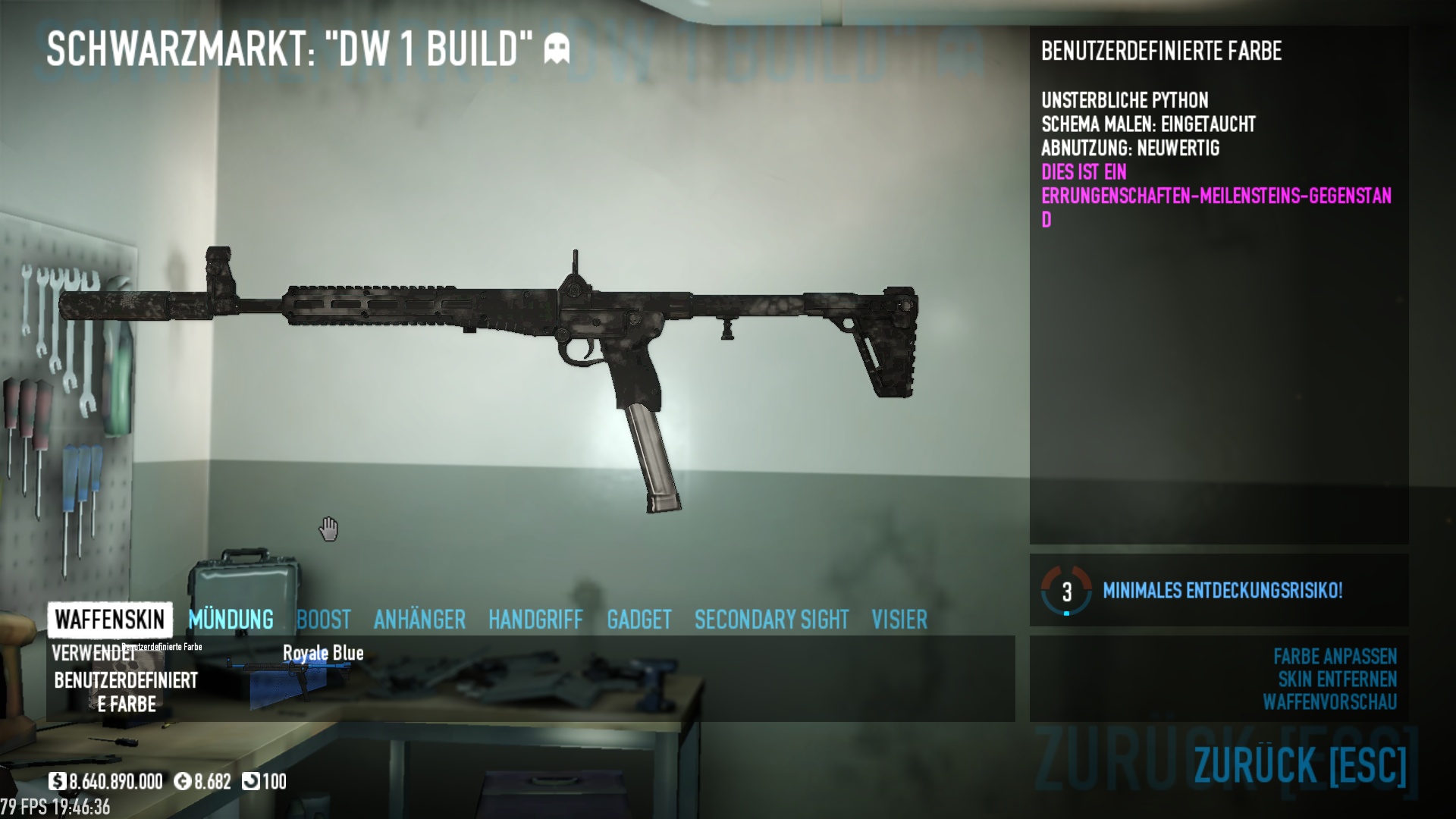
Task: Select the Waffenskin tab
Action: 110,620
